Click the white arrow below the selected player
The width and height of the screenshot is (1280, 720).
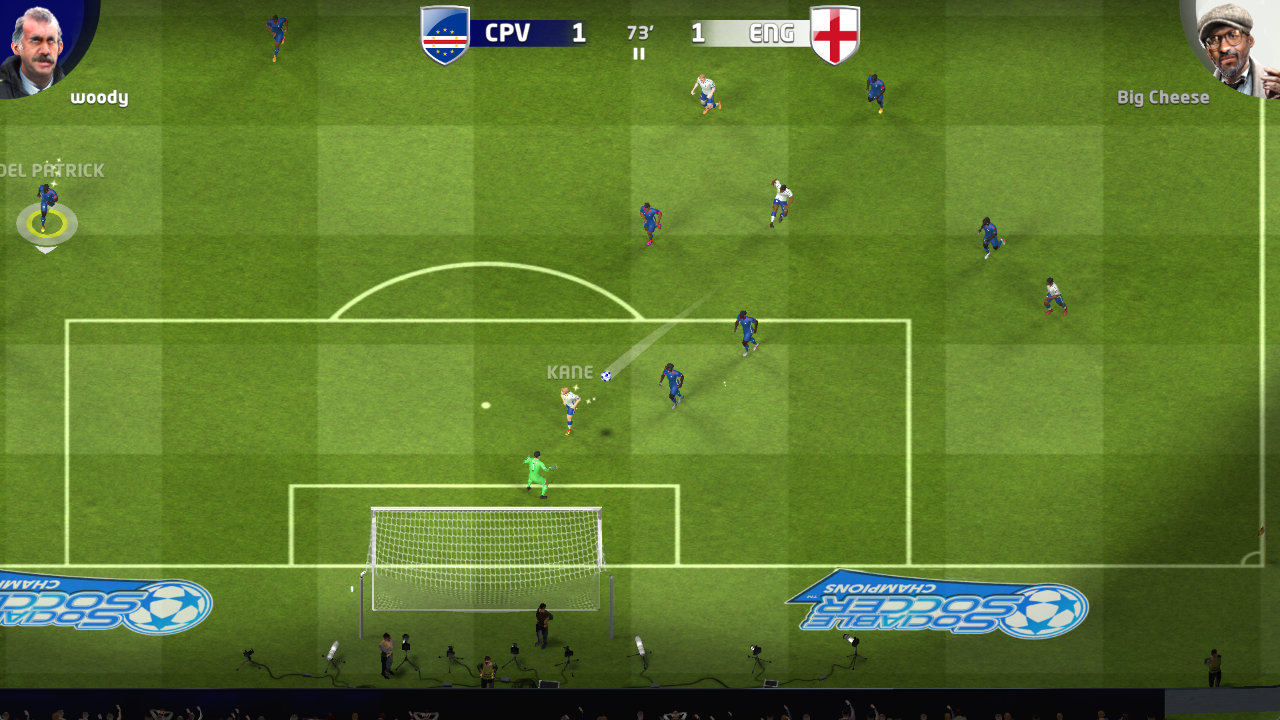tap(44, 249)
